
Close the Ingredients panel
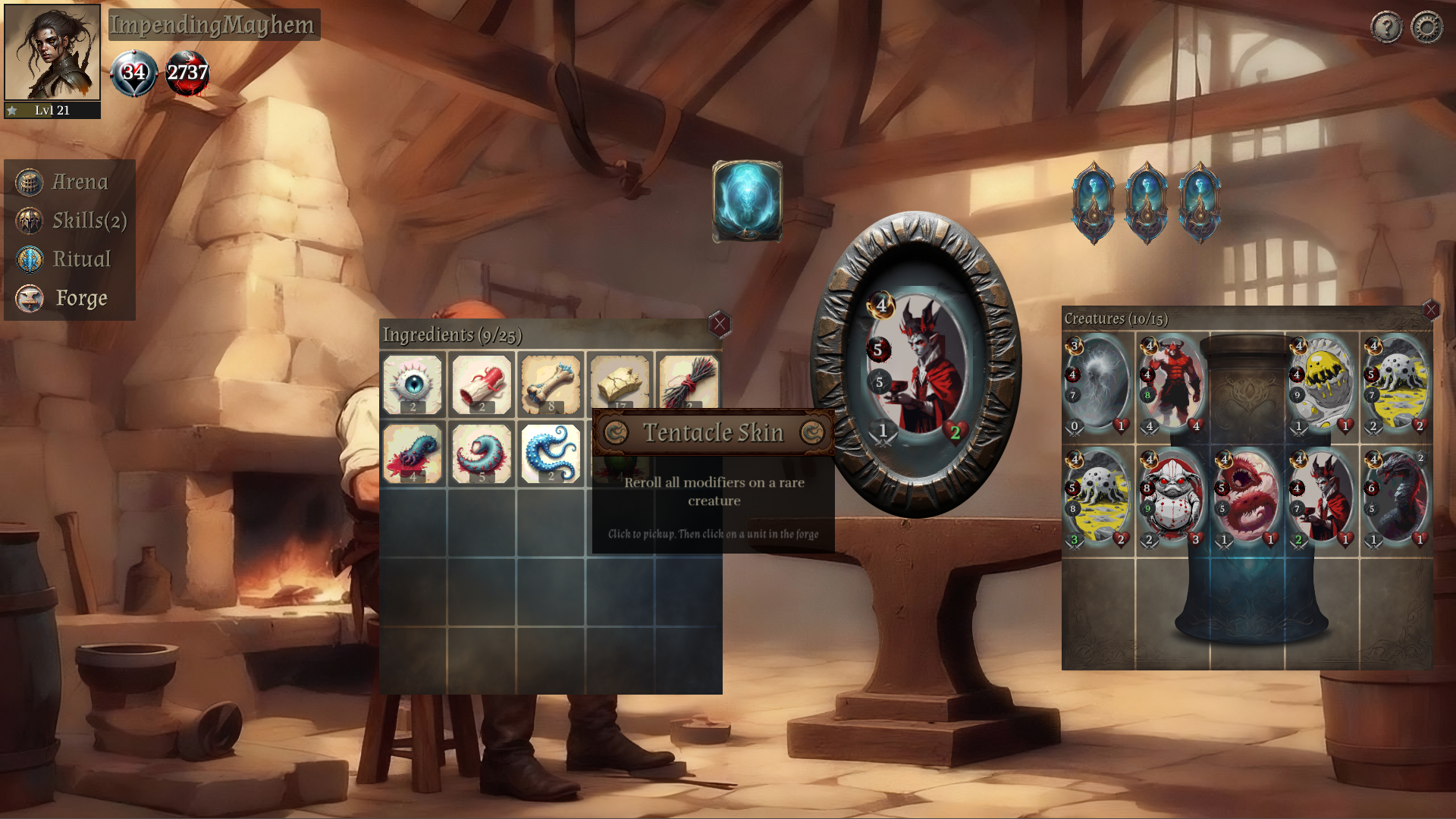click(x=719, y=325)
